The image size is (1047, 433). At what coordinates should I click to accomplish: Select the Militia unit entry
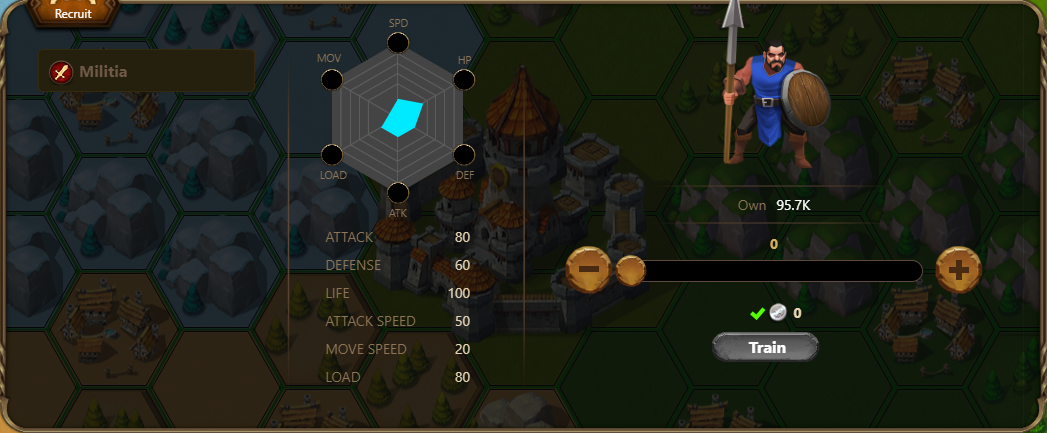coord(146,71)
